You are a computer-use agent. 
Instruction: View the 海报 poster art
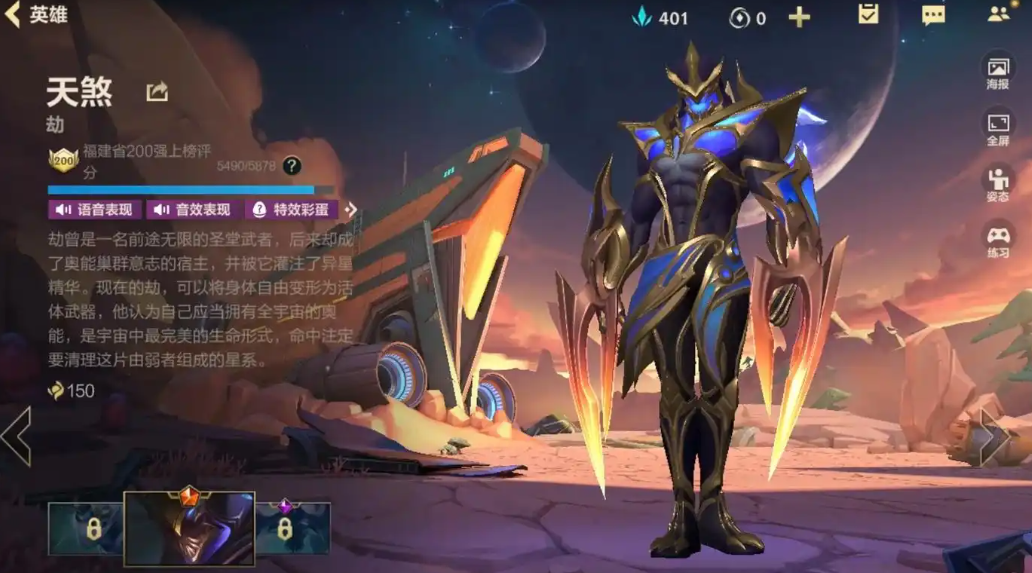pyautogui.click(x=998, y=73)
